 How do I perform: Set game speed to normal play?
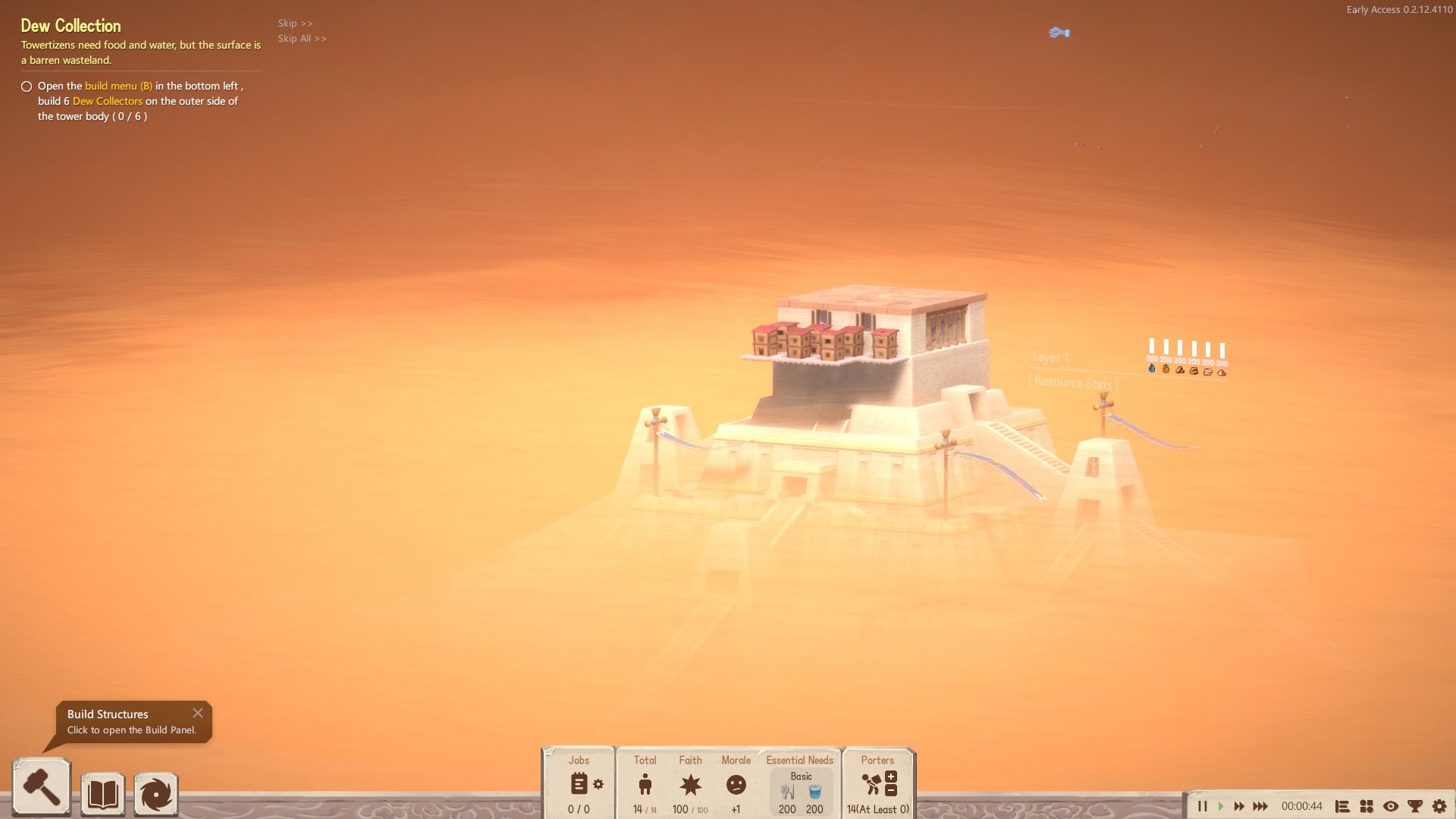pos(1221,806)
